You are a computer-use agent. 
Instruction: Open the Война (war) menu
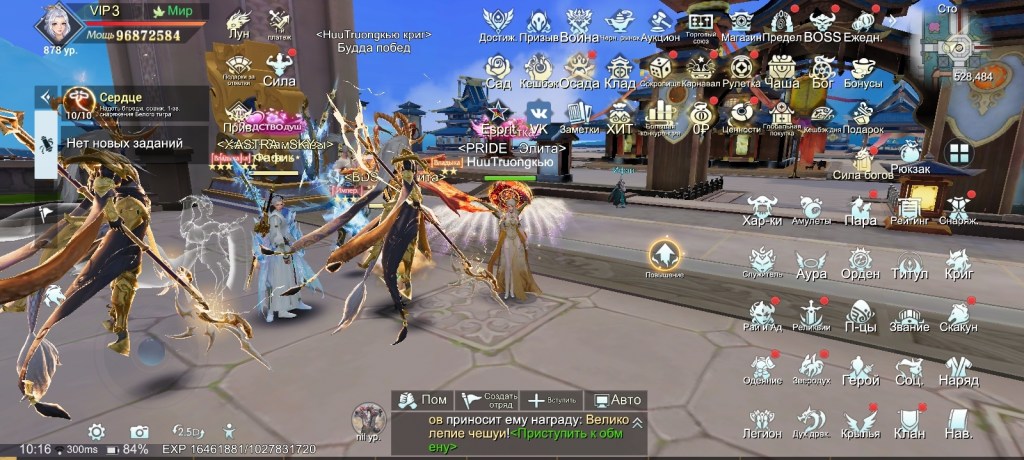(x=579, y=24)
